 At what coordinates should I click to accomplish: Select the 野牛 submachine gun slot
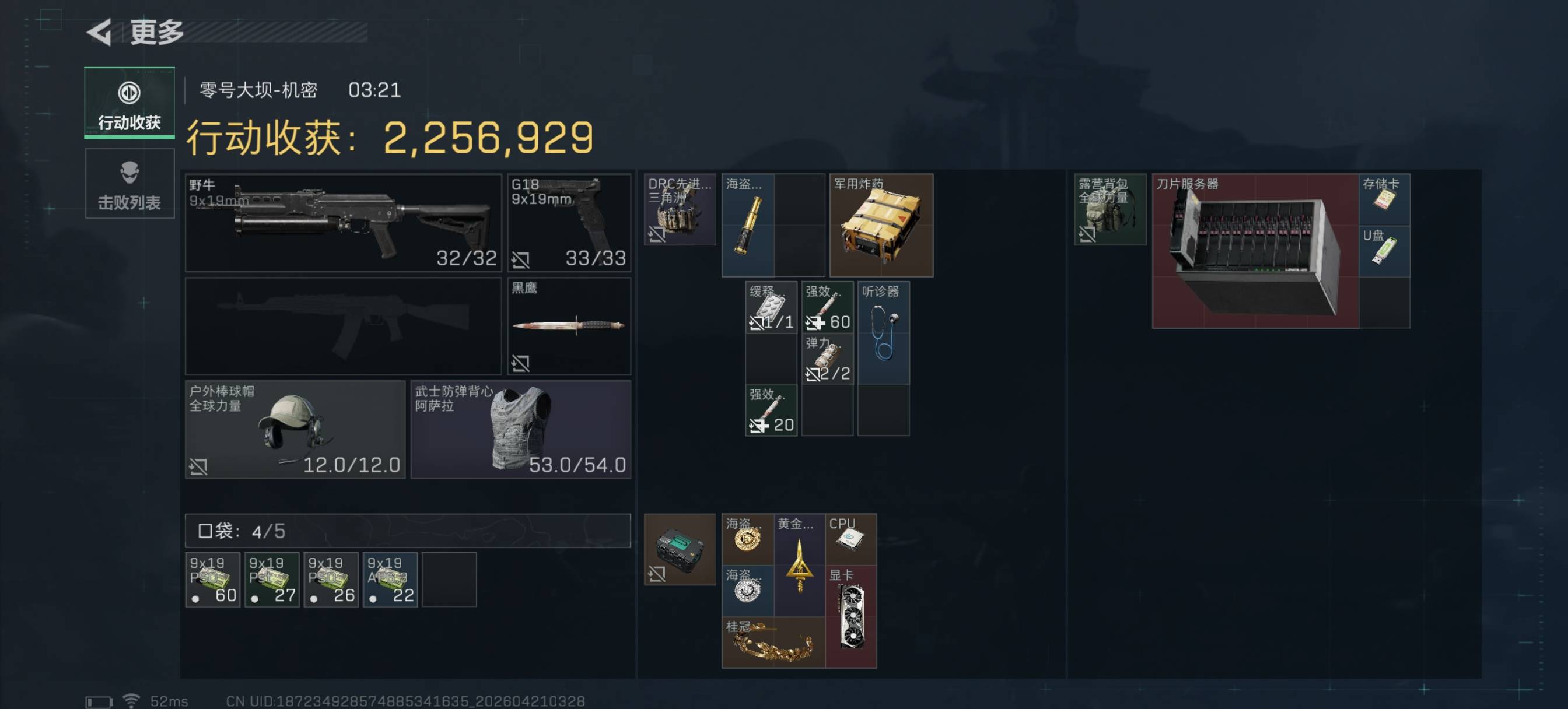click(342, 223)
